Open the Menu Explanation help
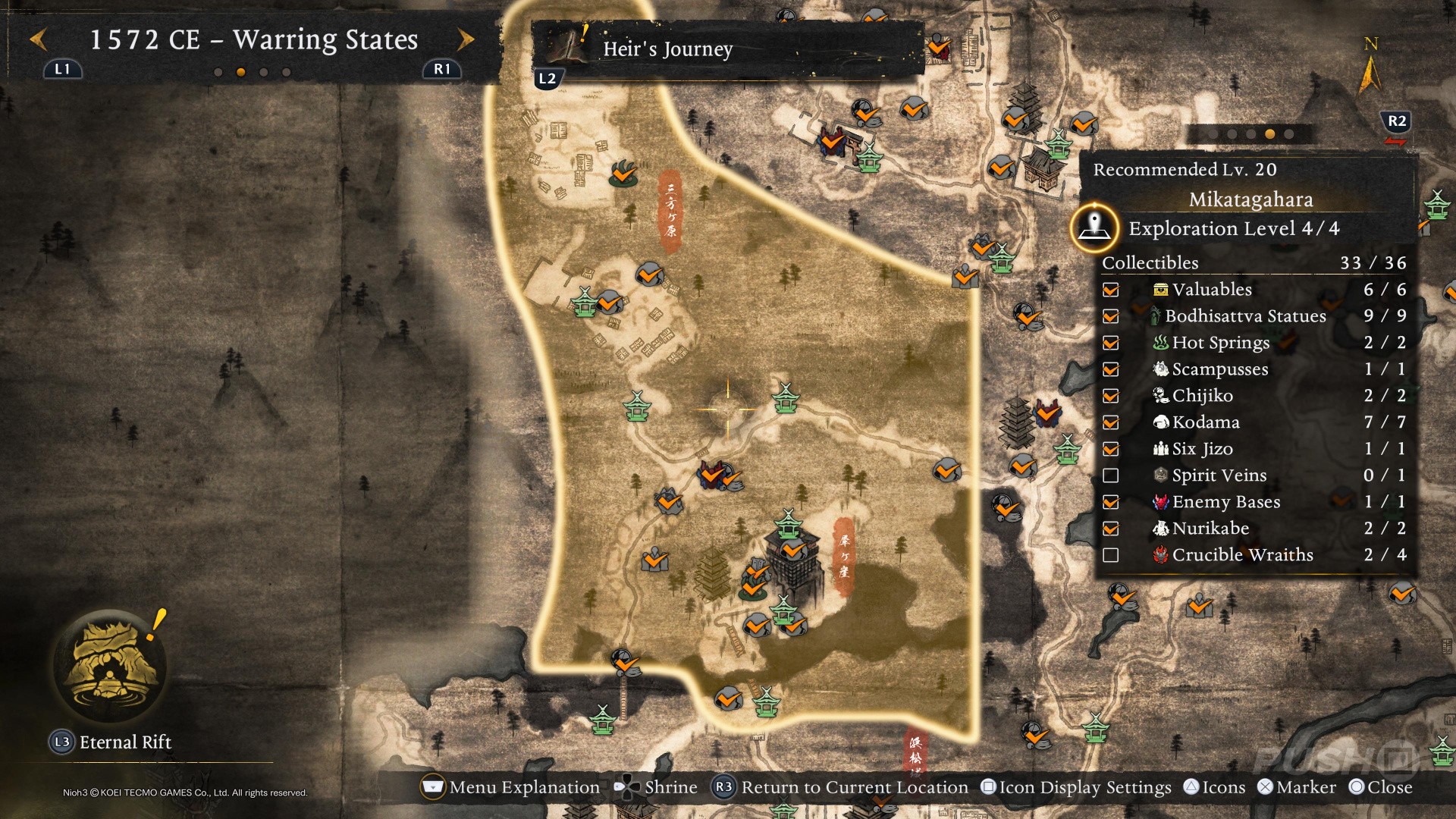 (x=510, y=787)
